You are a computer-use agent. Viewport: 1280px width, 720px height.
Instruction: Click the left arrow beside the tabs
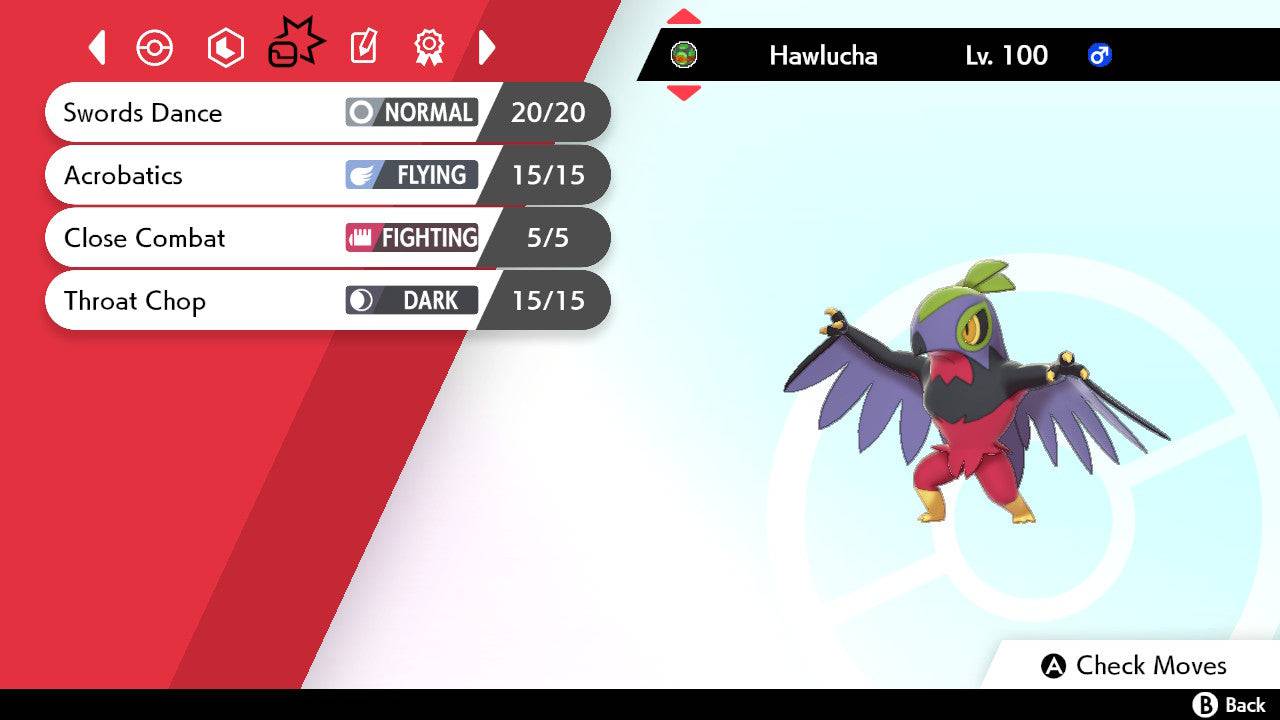point(97,47)
